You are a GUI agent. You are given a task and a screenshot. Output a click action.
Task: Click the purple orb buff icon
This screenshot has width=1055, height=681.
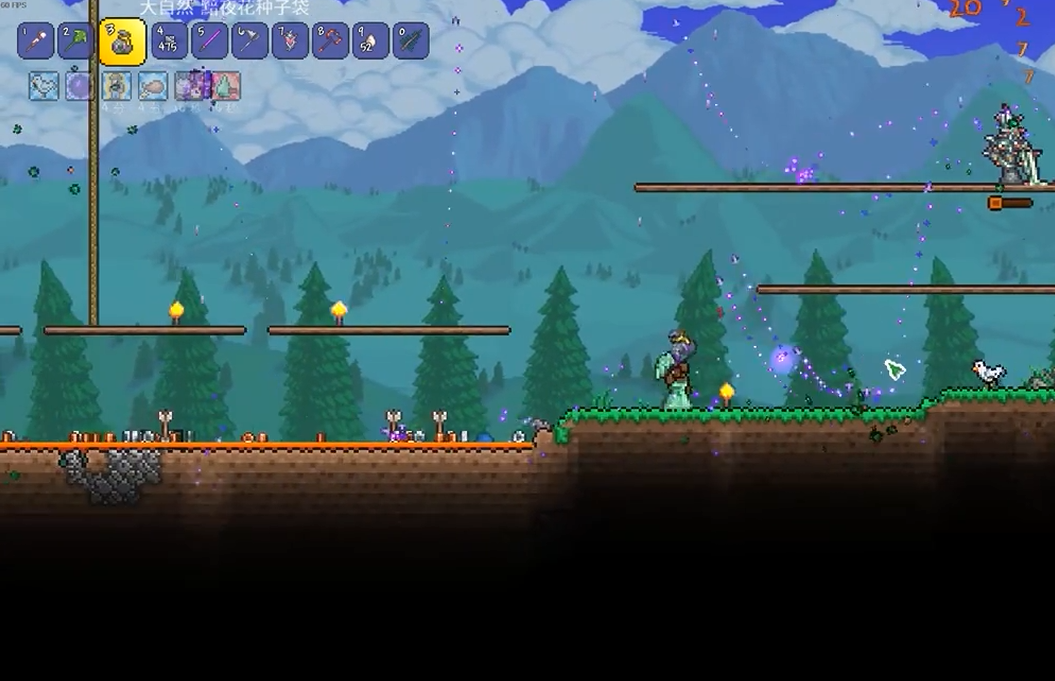[x=79, y=86]
